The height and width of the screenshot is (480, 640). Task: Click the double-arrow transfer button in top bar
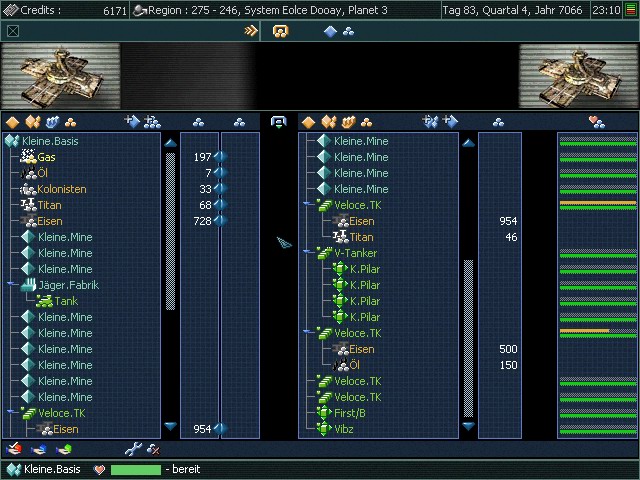coord(251,31)
